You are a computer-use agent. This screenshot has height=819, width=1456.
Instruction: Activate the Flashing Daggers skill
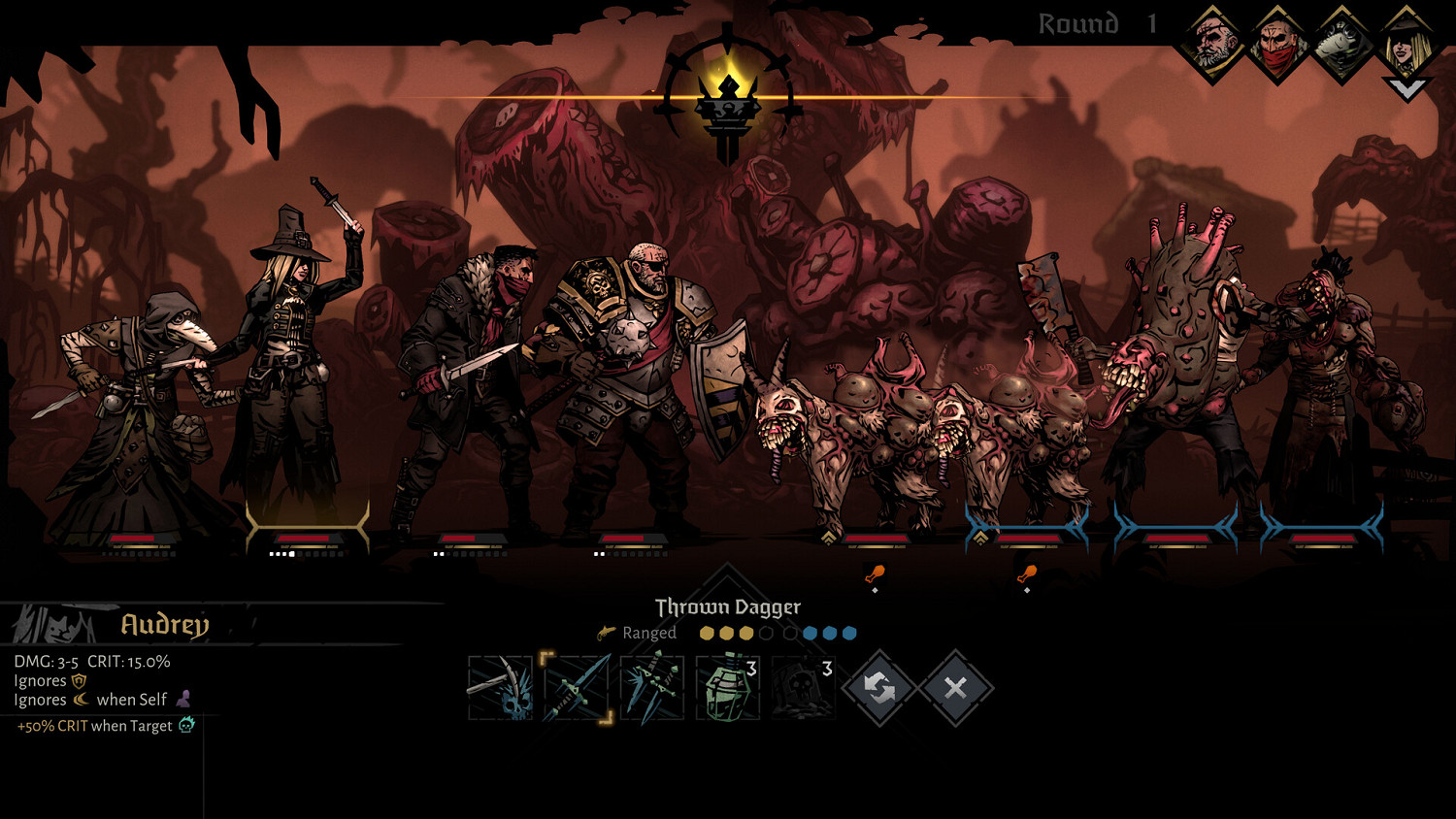(x=651, y=688)
